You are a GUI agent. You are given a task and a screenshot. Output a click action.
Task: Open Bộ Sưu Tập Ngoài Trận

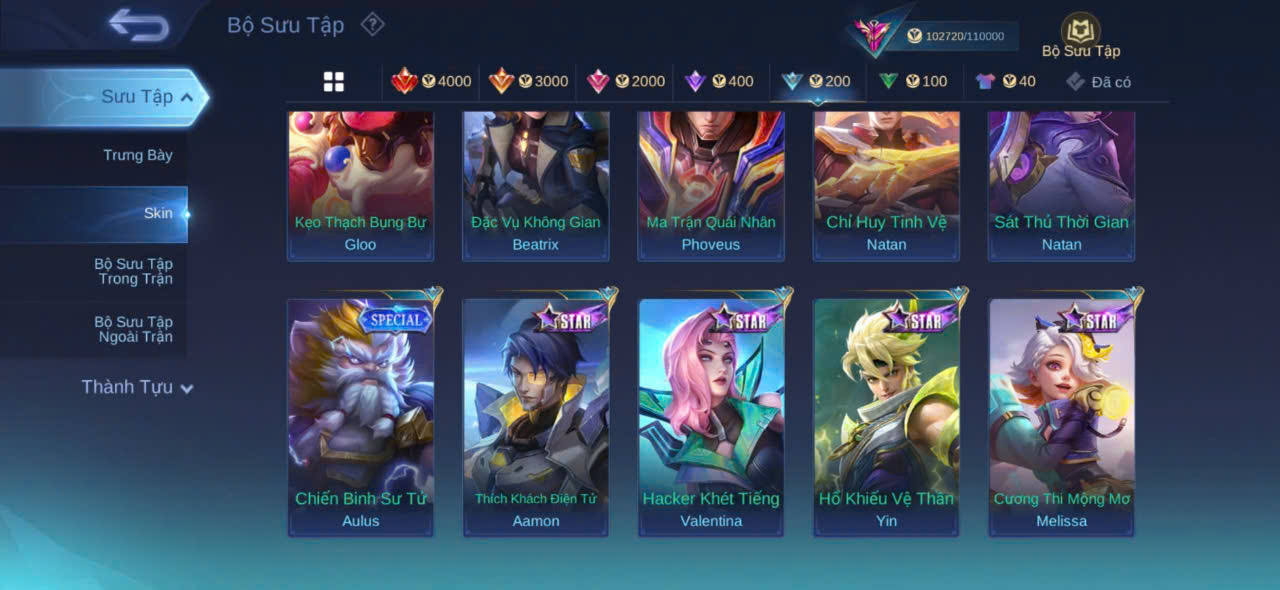(x=133, y=329)
